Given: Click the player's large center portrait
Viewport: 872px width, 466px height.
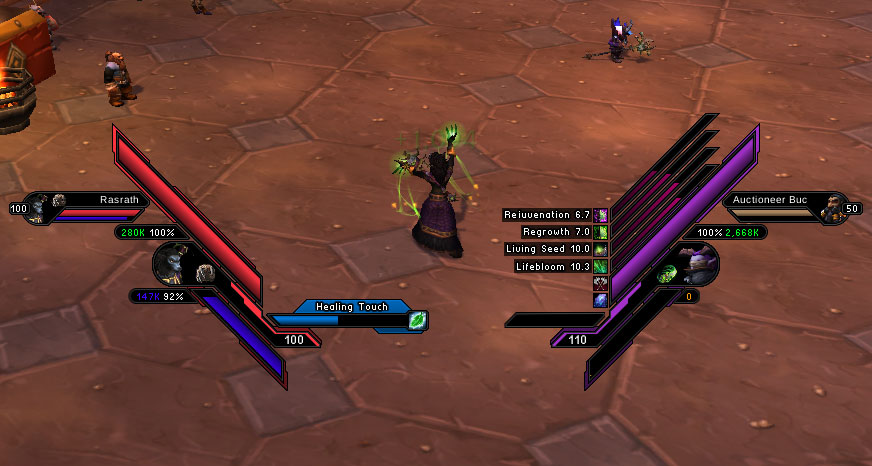Looking at the screenshot, I should coord(177,265).
